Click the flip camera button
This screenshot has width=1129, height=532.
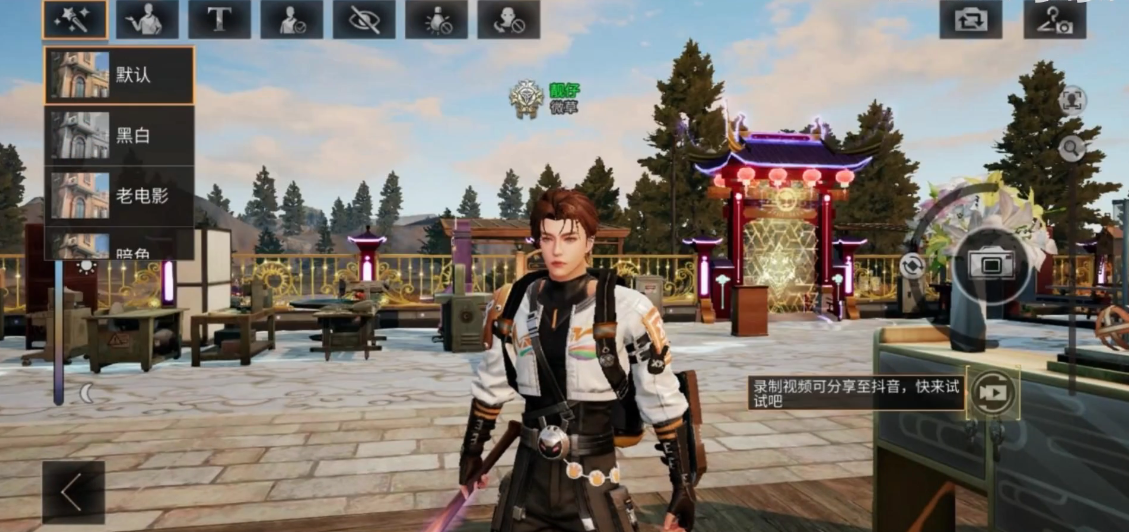(970, 19)
